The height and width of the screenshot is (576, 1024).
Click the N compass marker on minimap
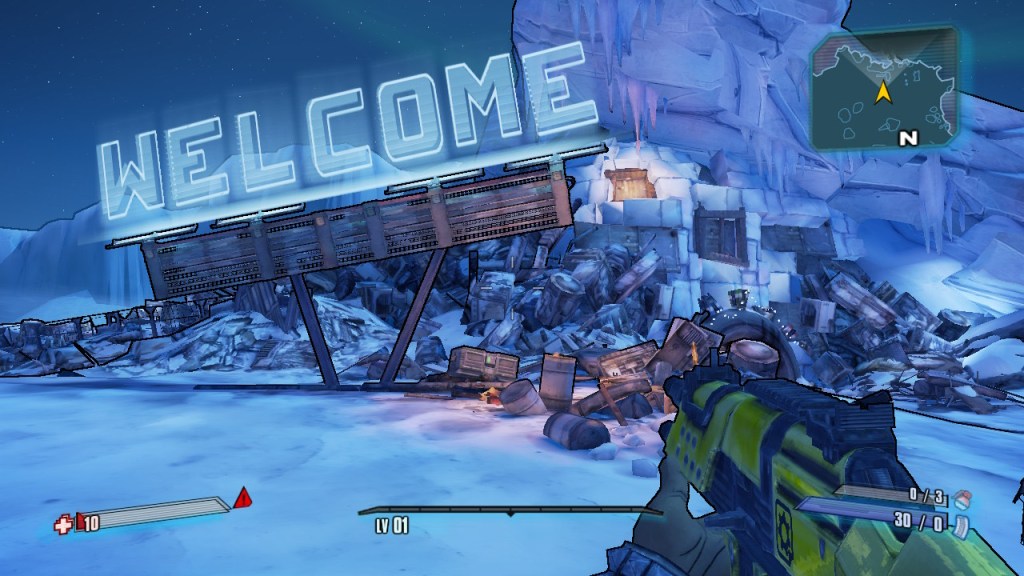click(907, 139)
